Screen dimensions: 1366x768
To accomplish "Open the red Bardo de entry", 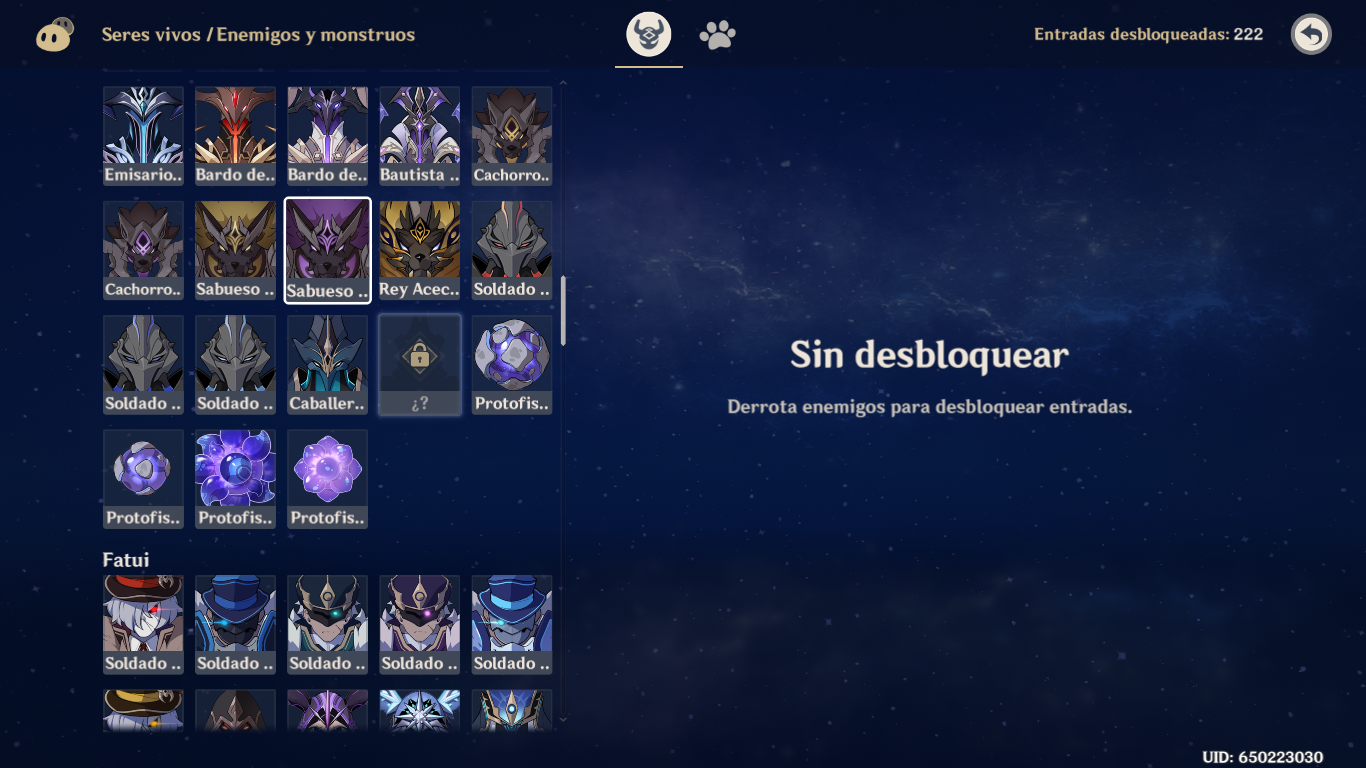I will point(235,134).
